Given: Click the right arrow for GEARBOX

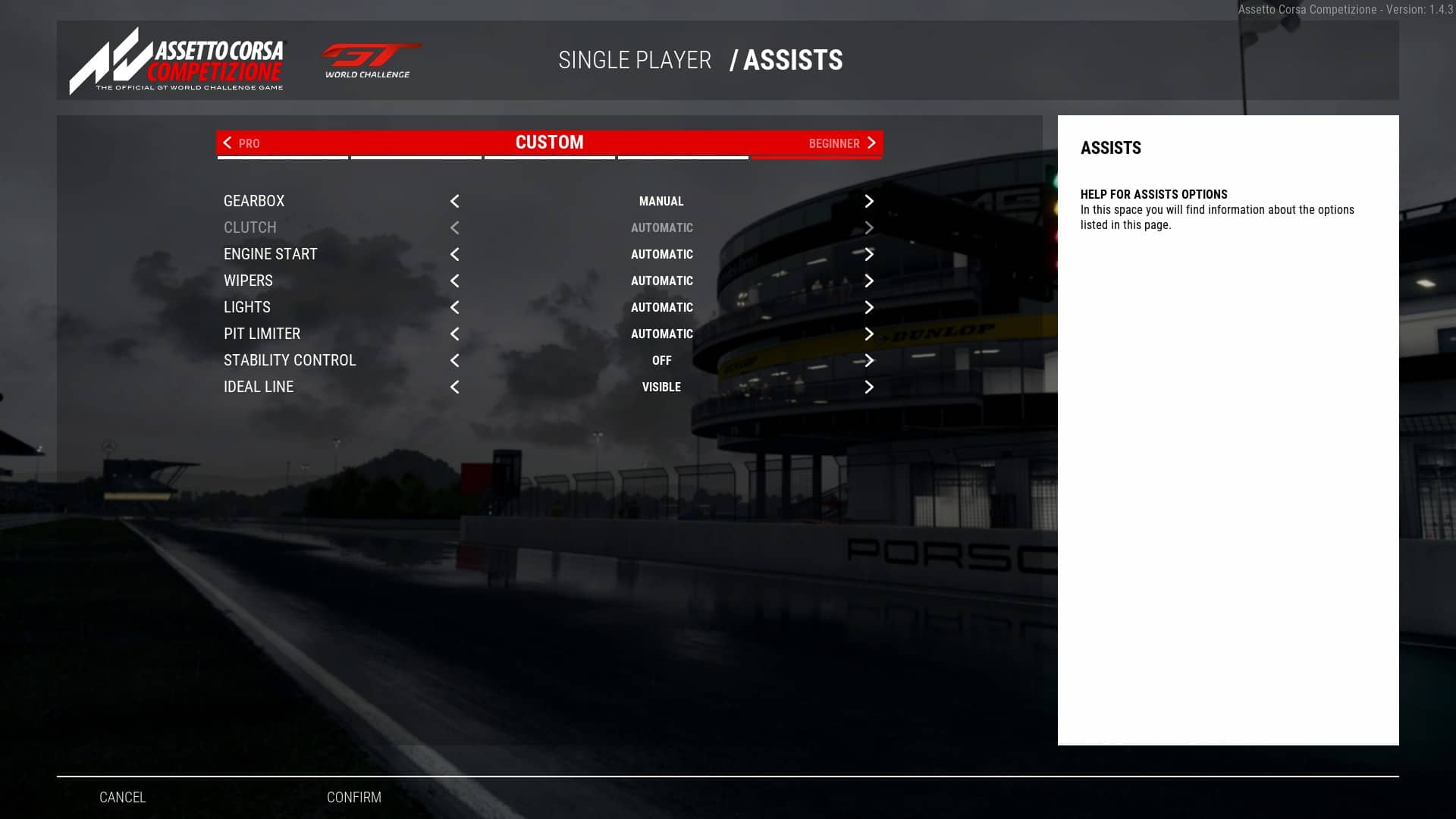Looking at the screenshot, I should (869, 201).
